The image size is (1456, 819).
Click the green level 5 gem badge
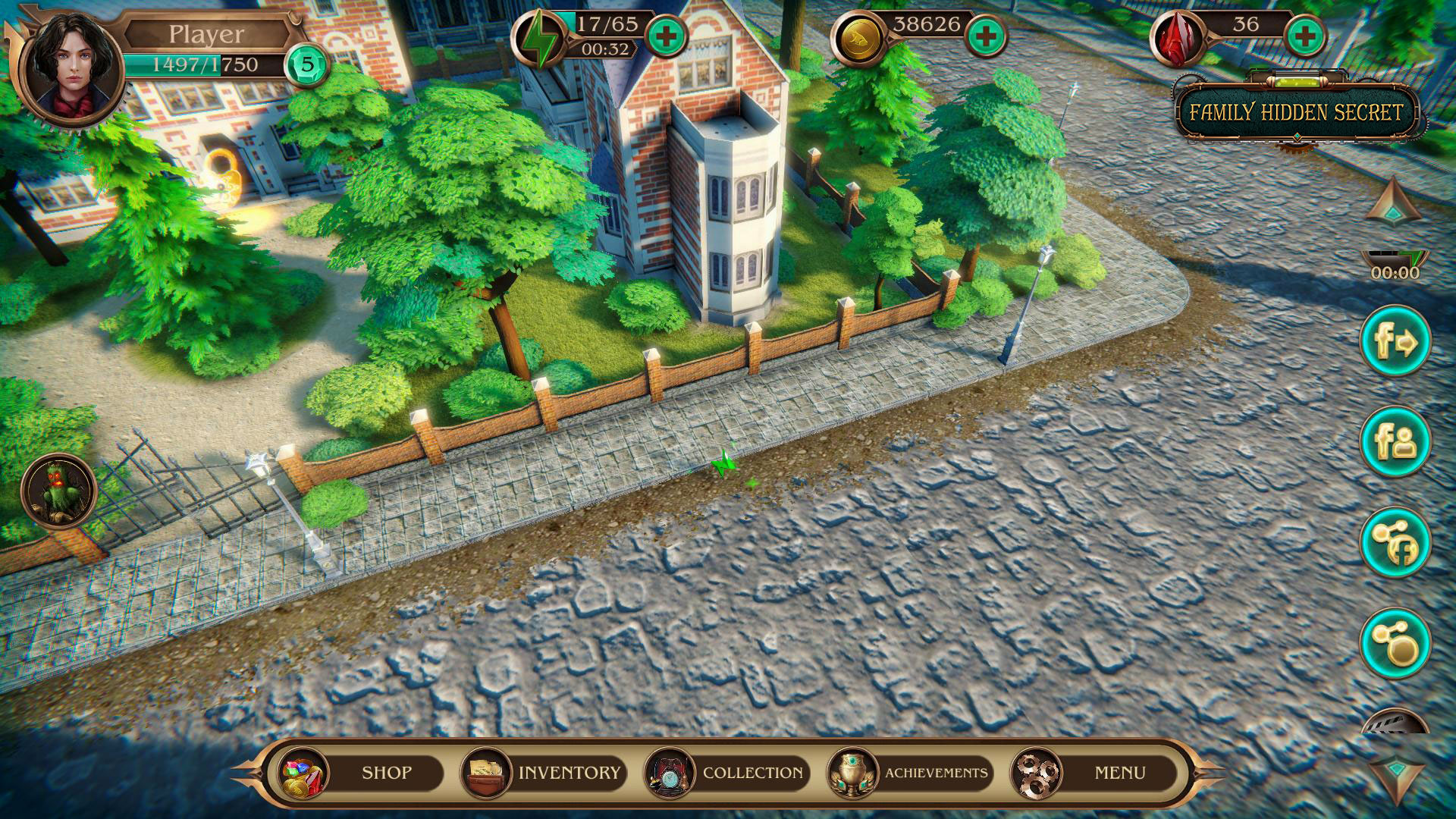(x=307, y=64)
